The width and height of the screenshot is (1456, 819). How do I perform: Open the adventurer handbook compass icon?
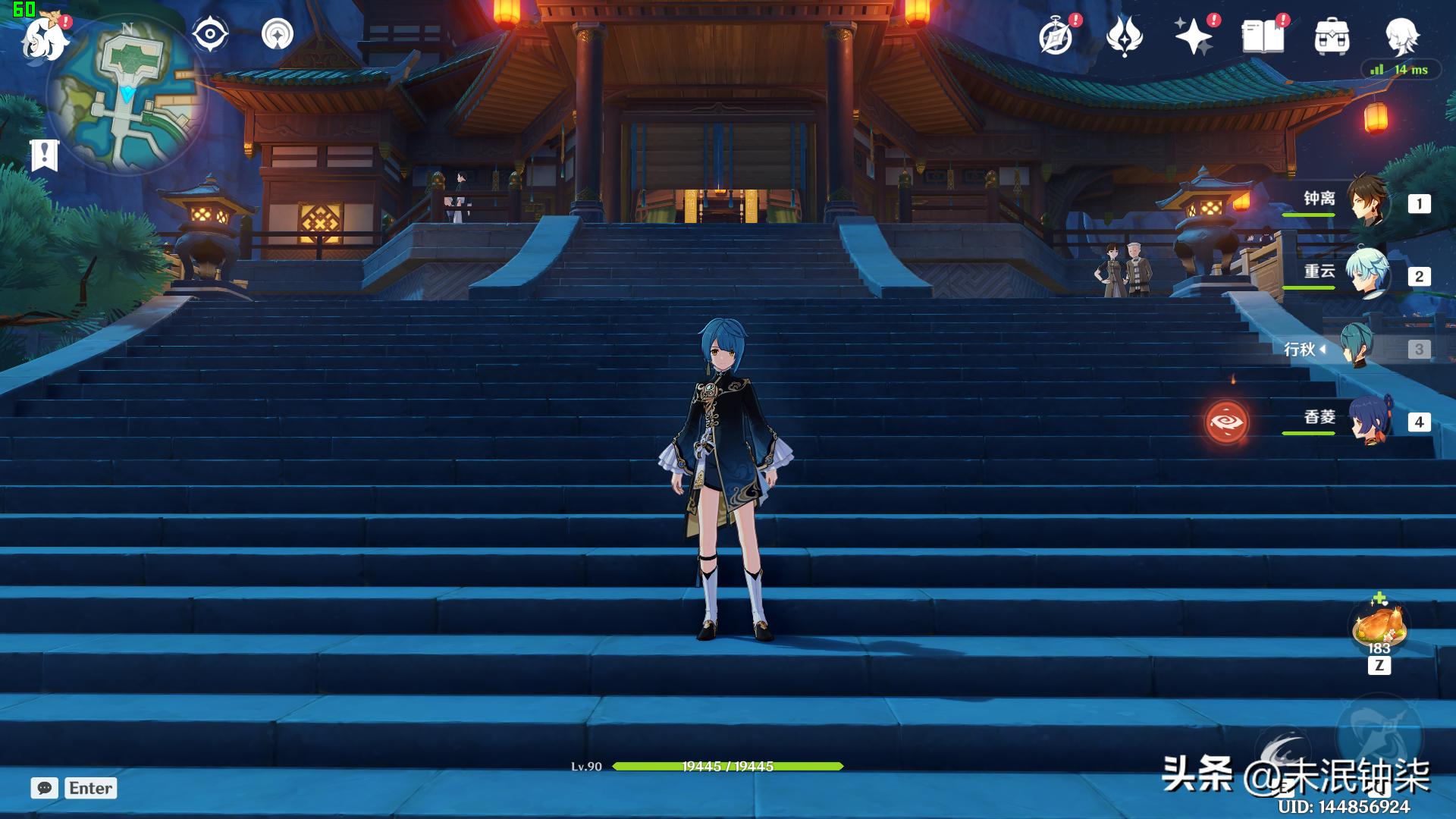(1056, 36)
